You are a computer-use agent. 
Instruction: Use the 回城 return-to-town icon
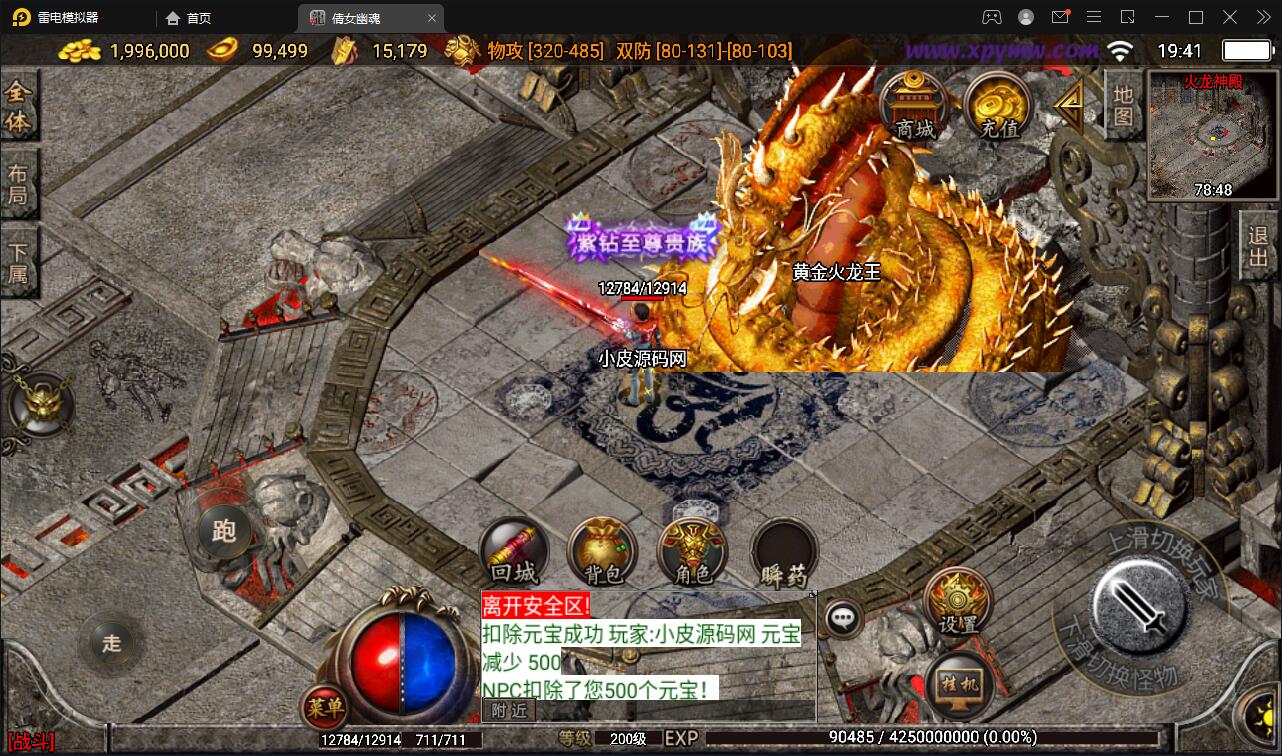pyautogui.click(x=514, y=553)
